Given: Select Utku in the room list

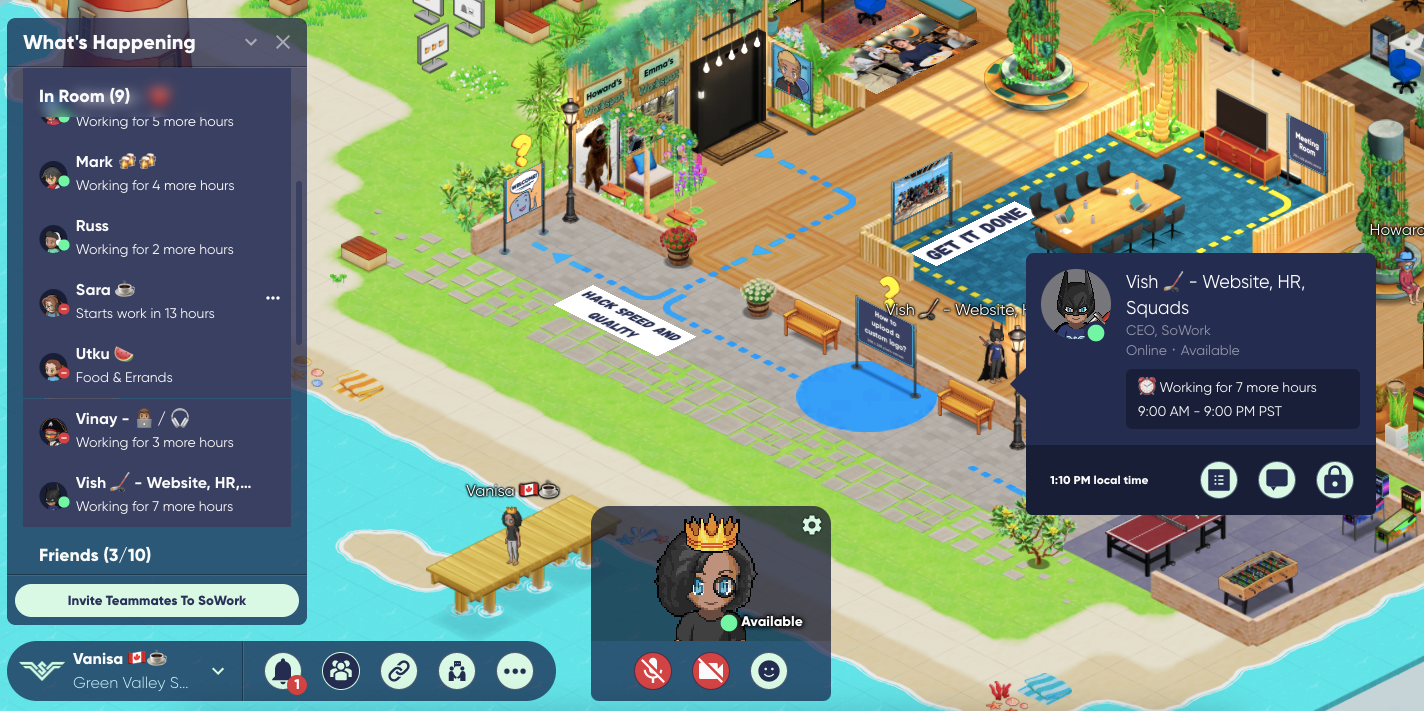Looking at the screenshot, I should pos(155,365).
